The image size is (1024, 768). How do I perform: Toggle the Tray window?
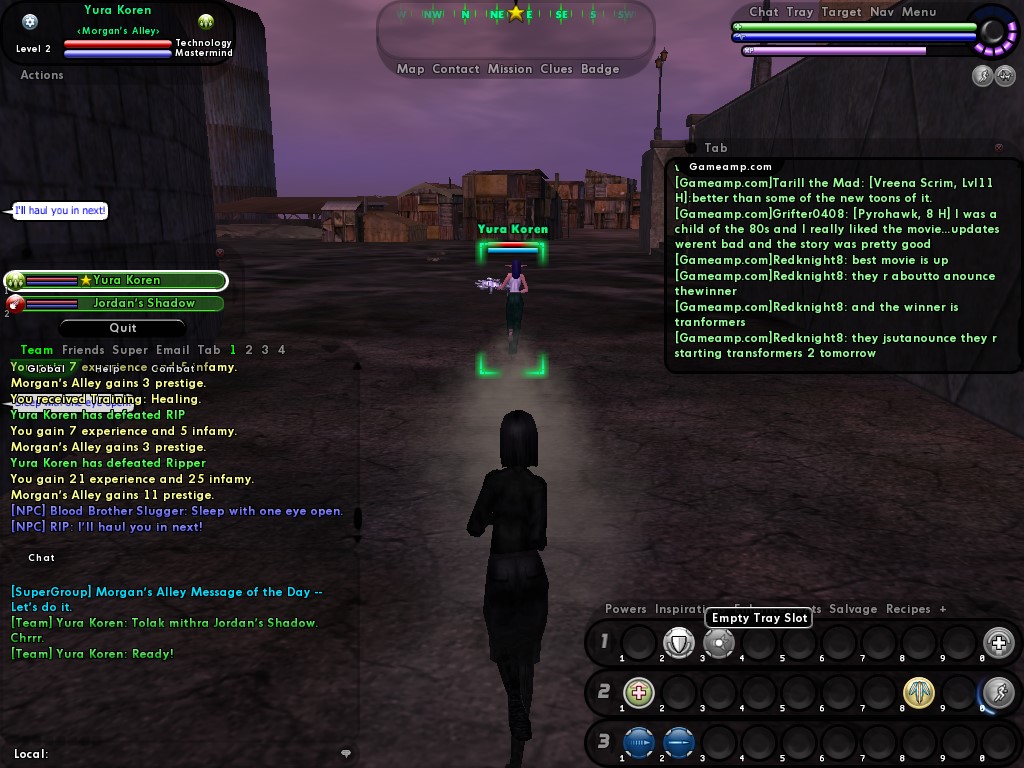tap(799, 12)
